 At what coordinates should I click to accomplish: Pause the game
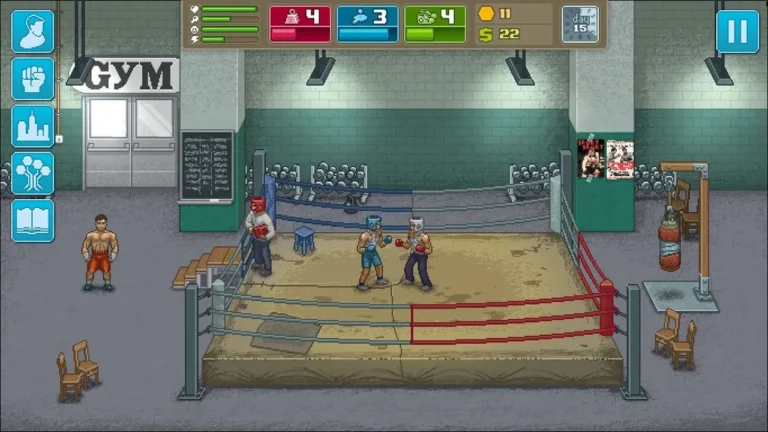pos(737,31)
